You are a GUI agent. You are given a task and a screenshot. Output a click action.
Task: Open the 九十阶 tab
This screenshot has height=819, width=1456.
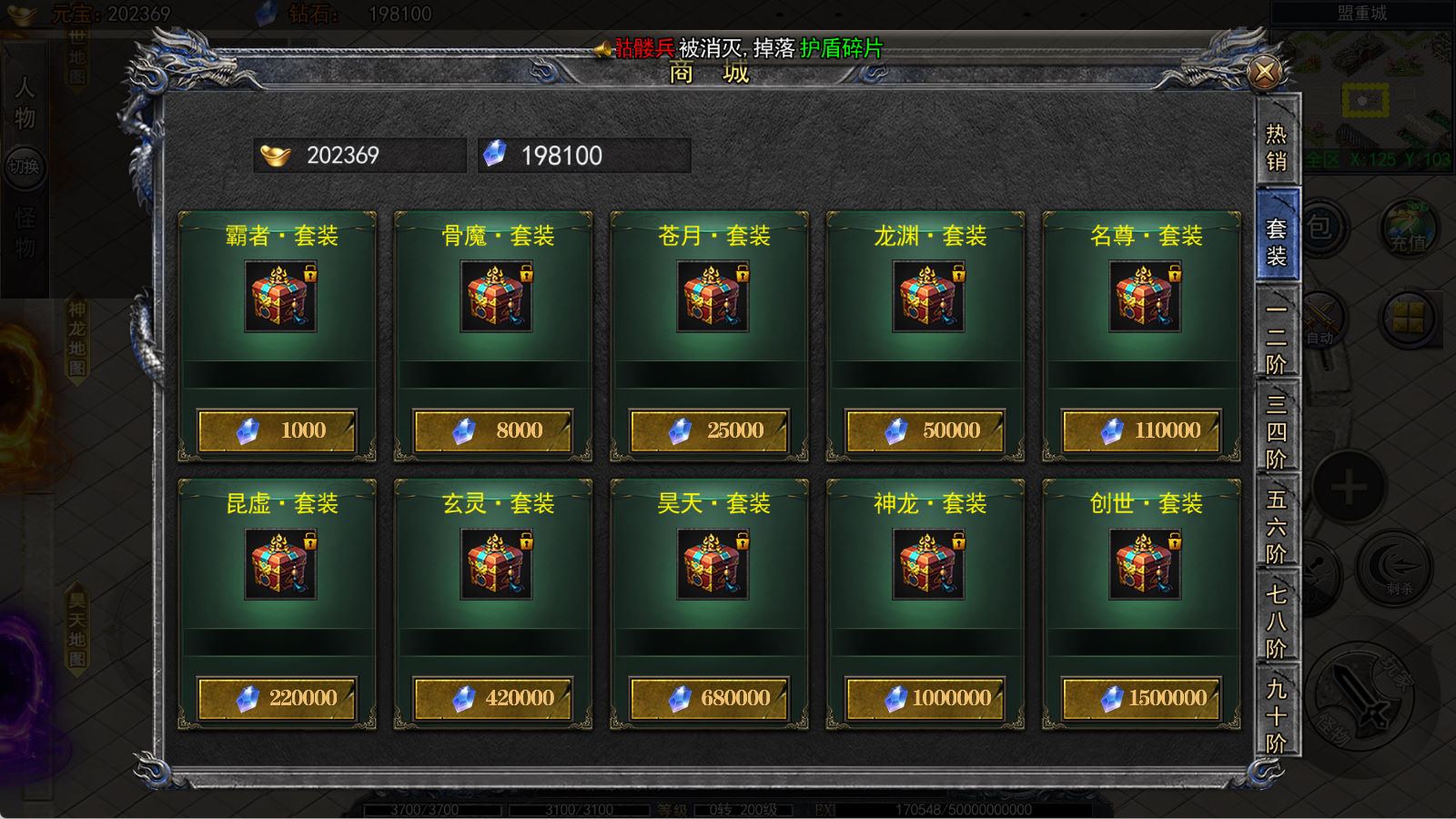point(1277,716)
